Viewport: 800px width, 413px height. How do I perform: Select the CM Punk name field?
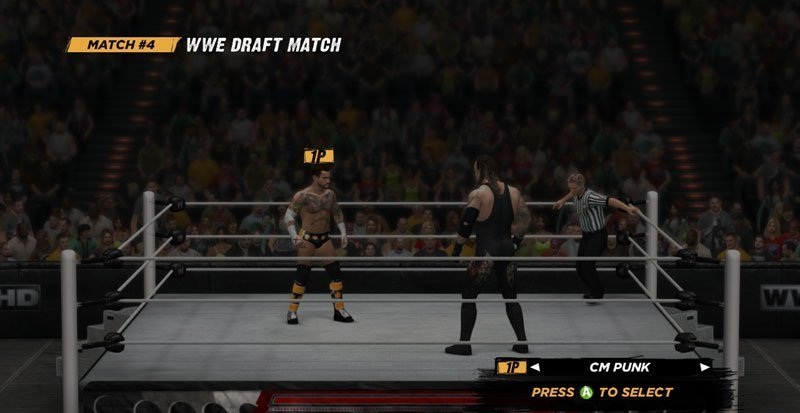pyautogui.click(x=620, y=368)
